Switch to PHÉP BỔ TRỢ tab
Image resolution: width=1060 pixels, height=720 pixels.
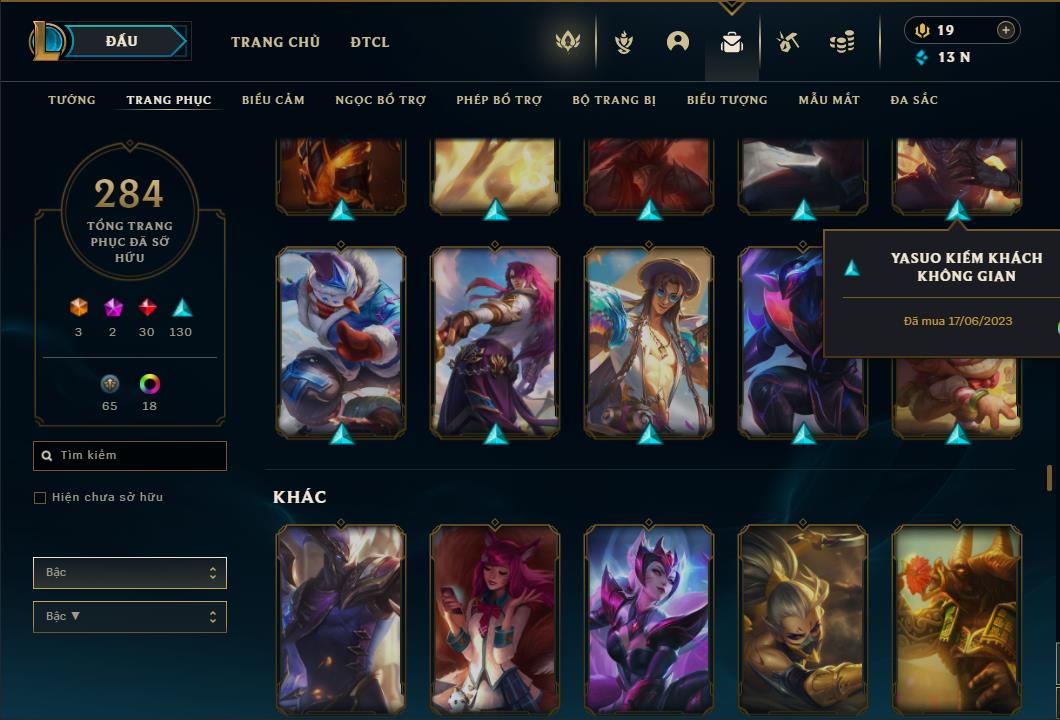(499, 100)
